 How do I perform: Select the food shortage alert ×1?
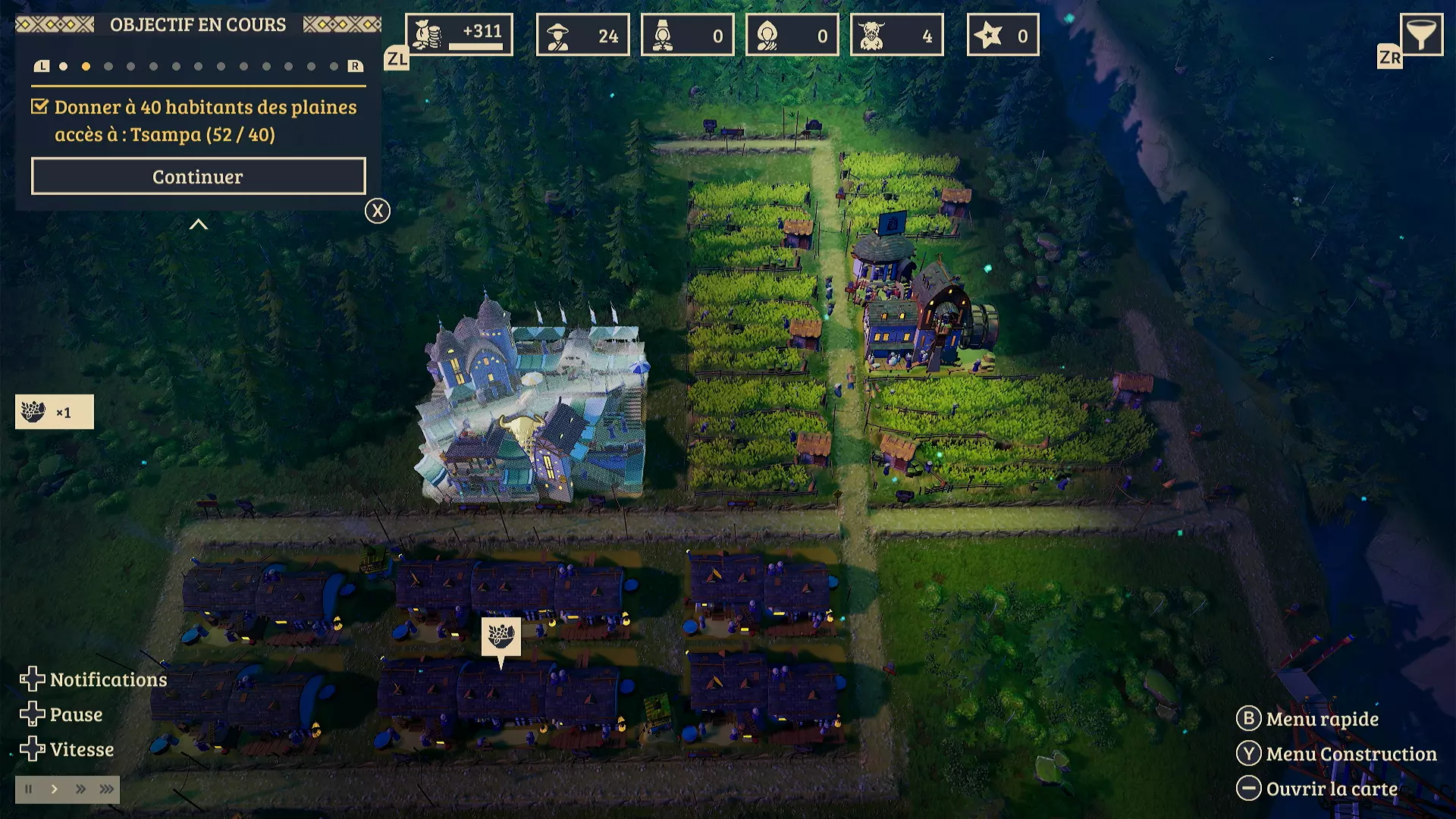click(x=55, y=412)
